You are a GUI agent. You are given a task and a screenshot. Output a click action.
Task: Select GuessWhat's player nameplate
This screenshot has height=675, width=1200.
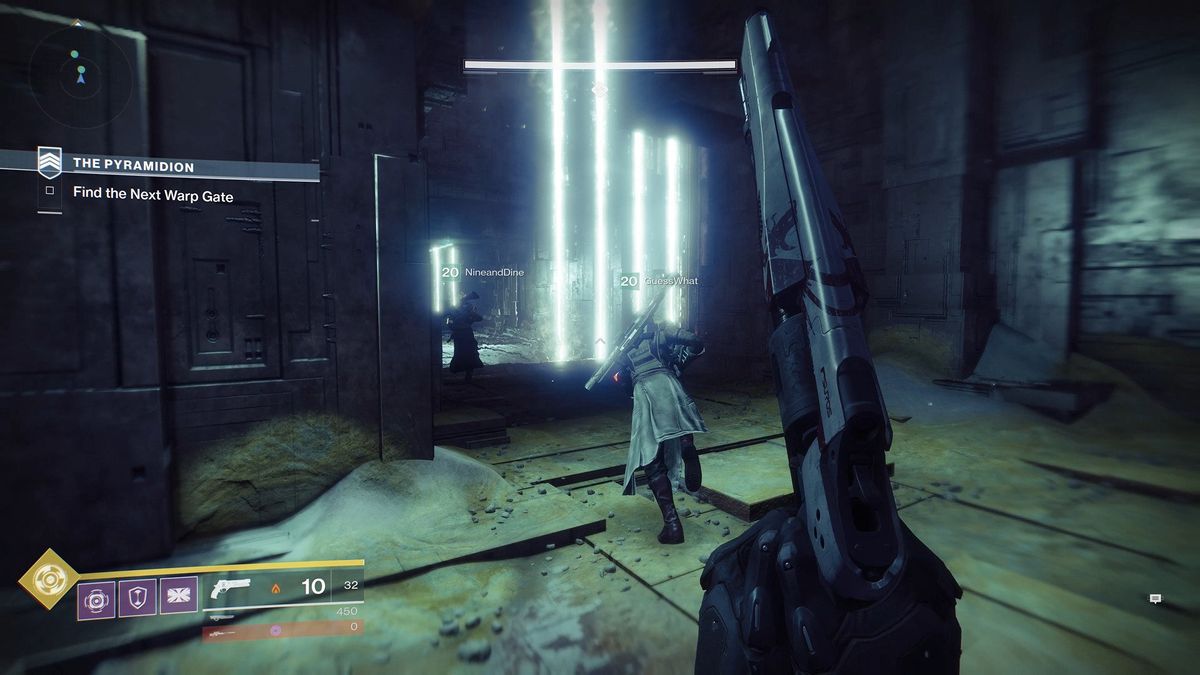pyautogui.click(x=659, y=281)
